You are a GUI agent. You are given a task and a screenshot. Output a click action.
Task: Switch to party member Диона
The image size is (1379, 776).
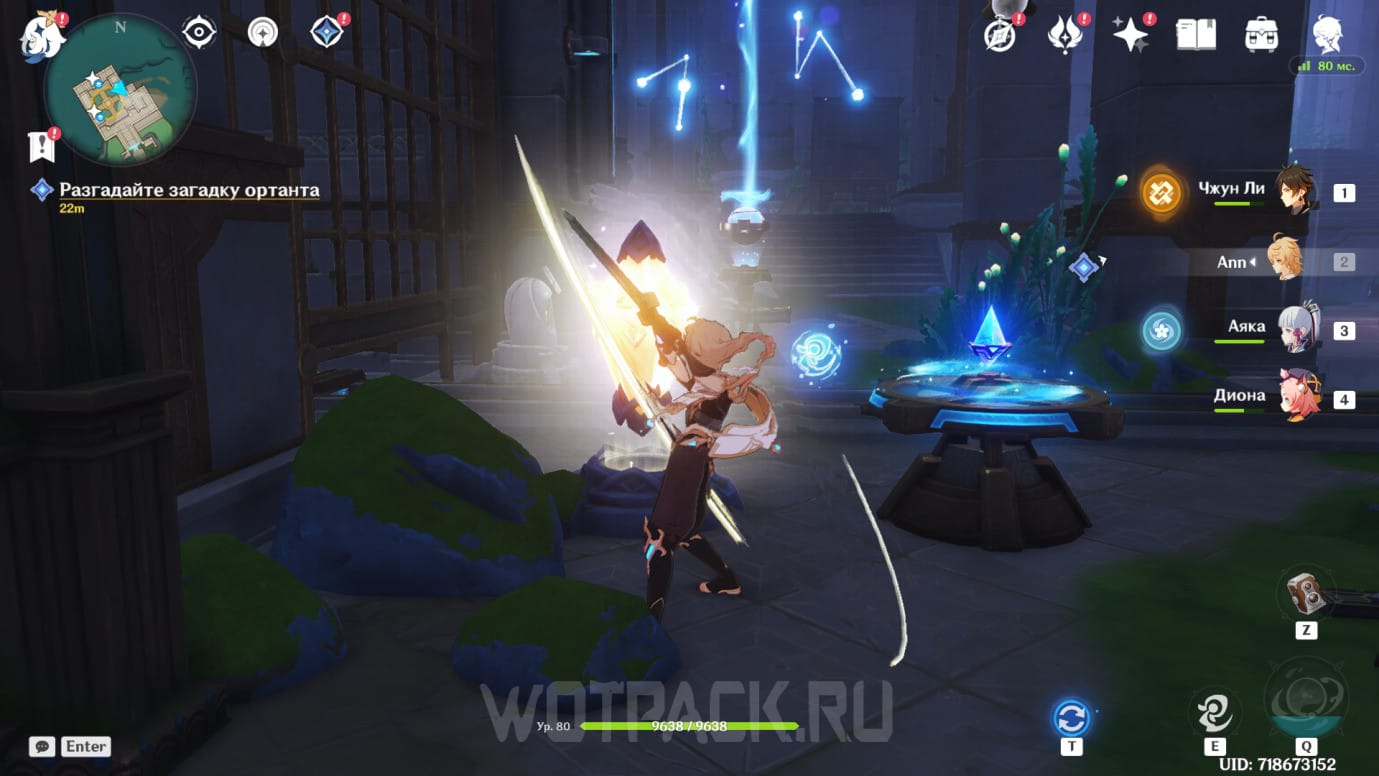tap(1296, 397)
